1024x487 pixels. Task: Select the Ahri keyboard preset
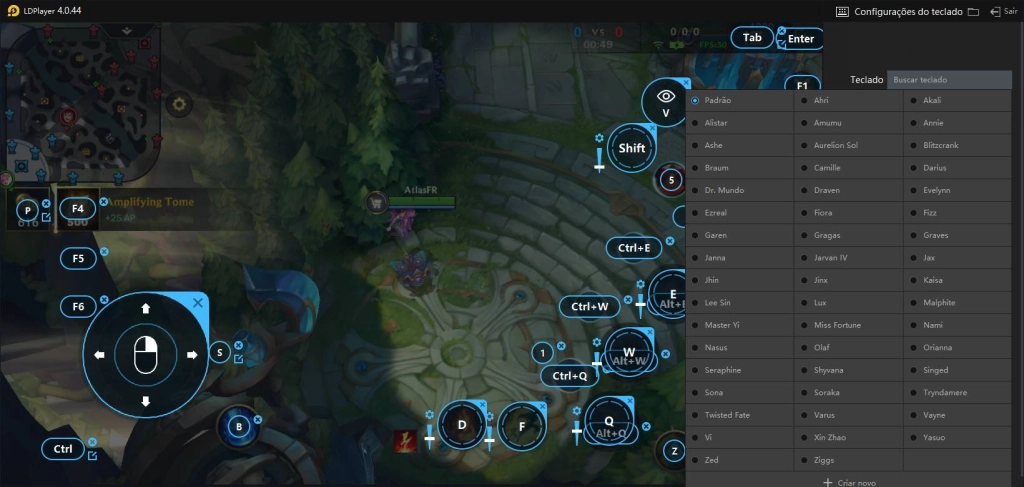pos(821,100)
